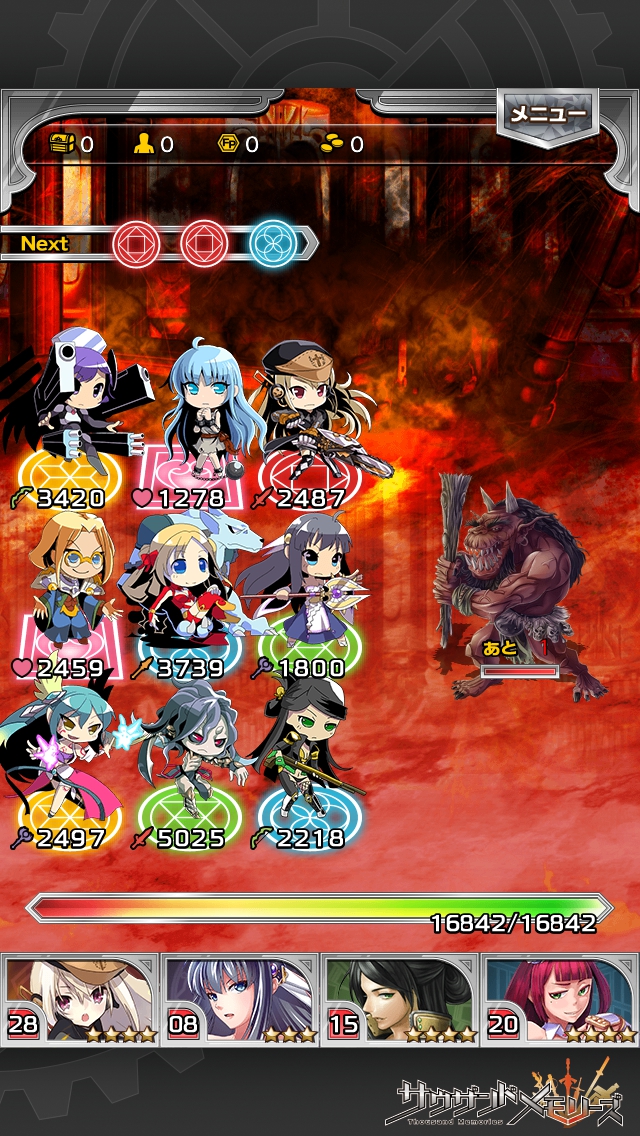Pick the wolf girl unit showing 3739

click(187, 590)
